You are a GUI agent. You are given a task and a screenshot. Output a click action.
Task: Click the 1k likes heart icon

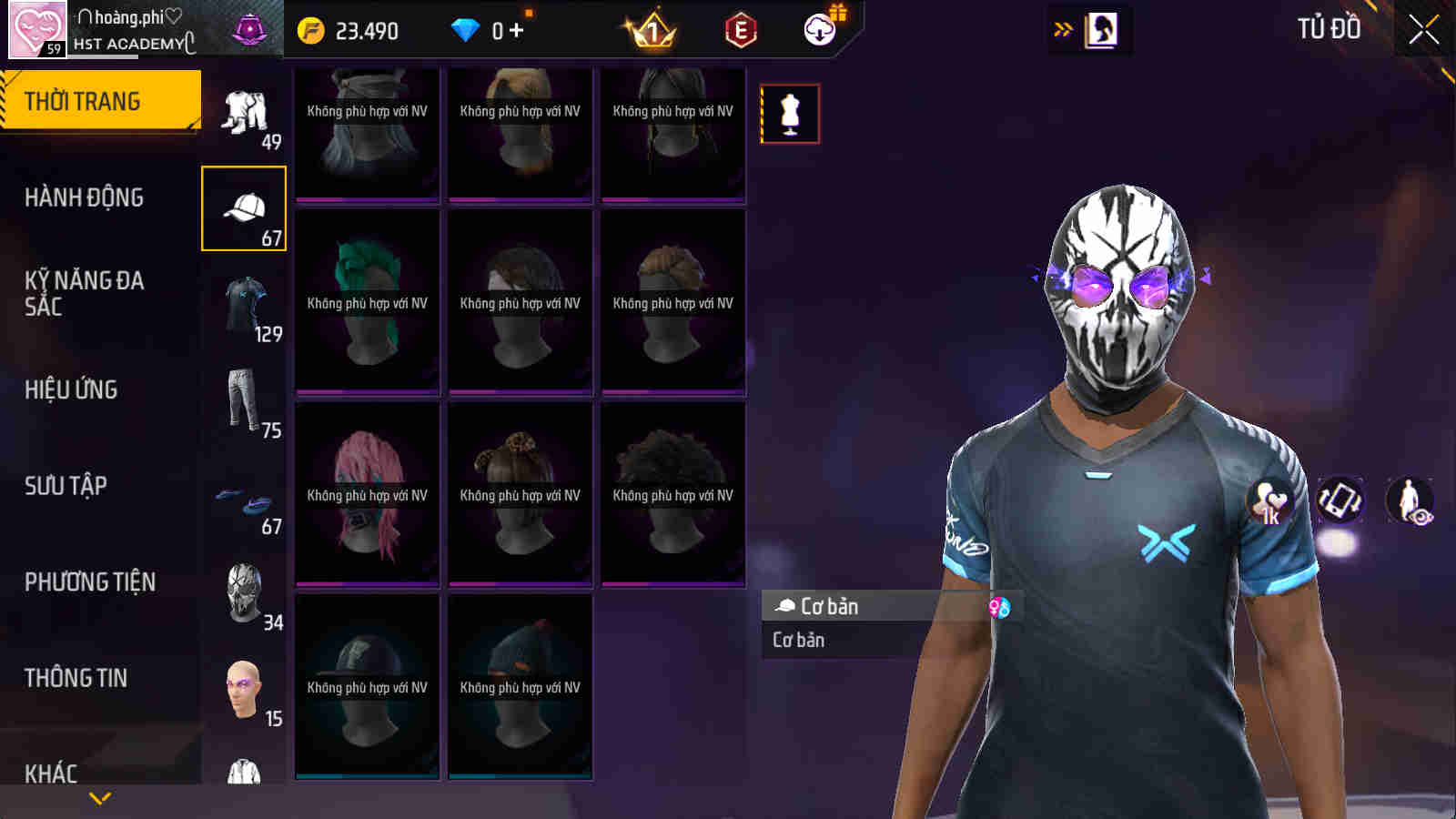click(1270, 499)
